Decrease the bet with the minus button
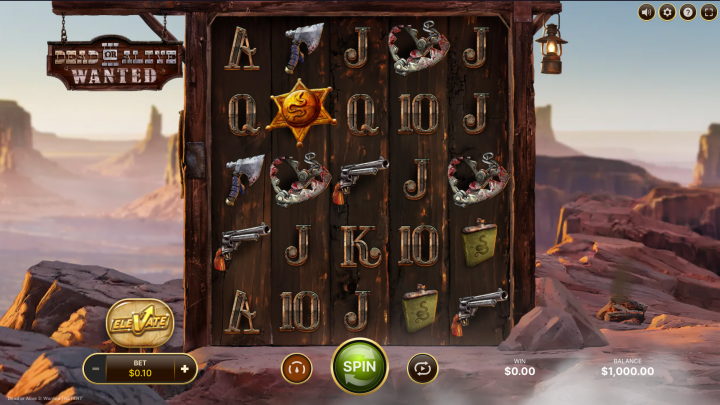The width and height of the screenshot is (720, 405). pyautogui.click(x=96, y=369)
